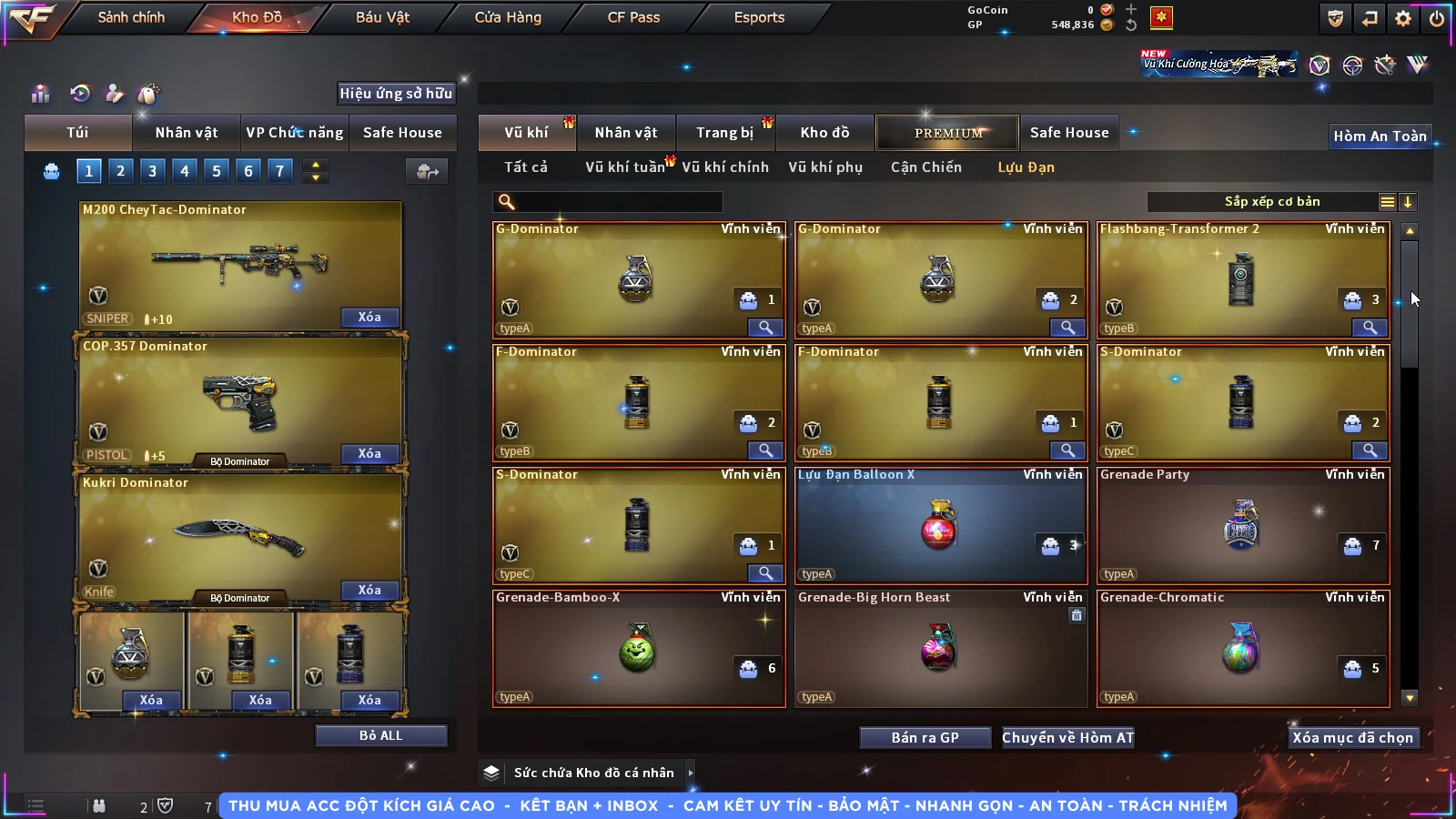1456x819 pixels.
Task: Clear all equipped items with Bỏ ALL
Action: 380,735
